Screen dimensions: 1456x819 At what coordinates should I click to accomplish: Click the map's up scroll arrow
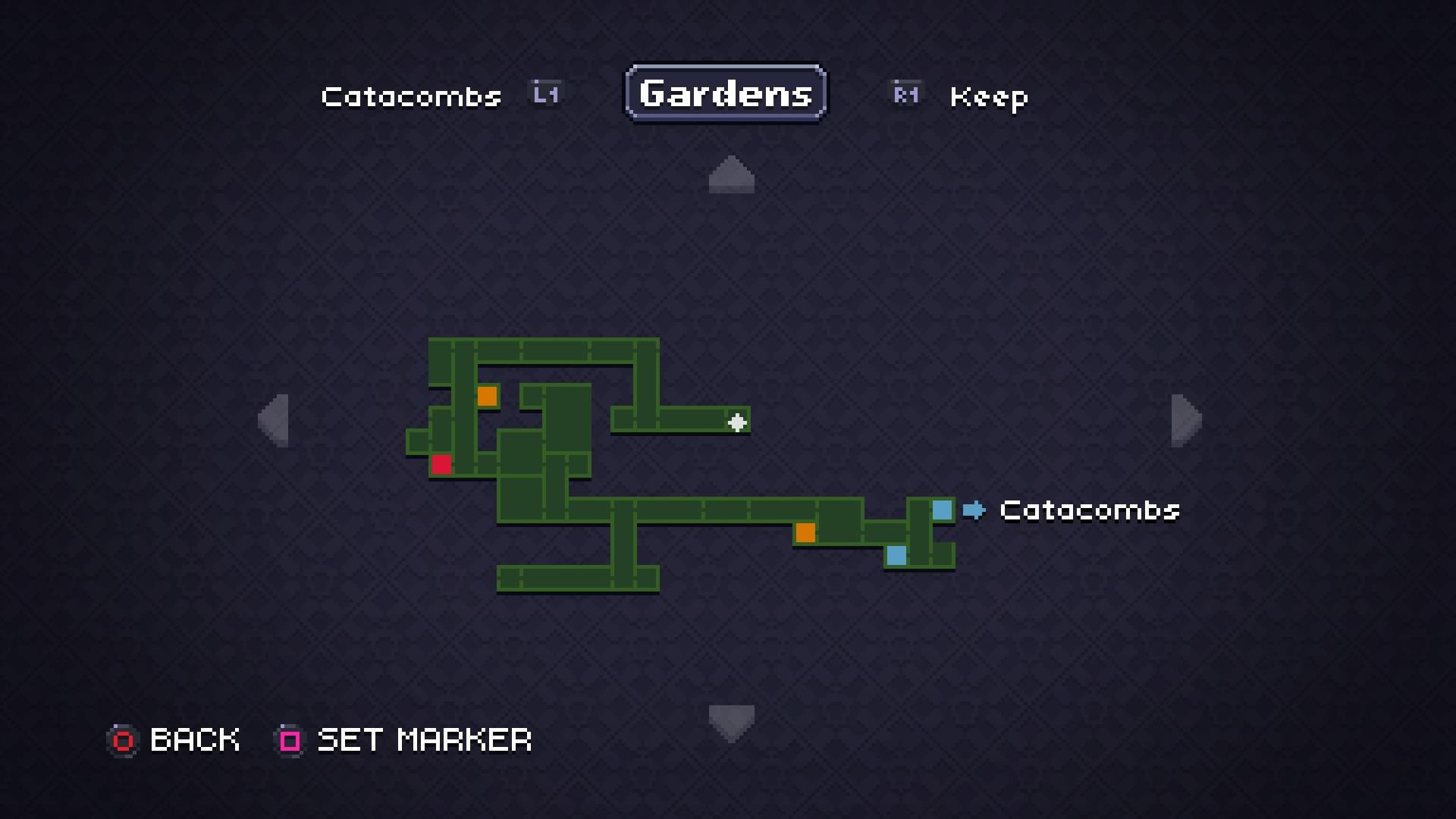731,175
